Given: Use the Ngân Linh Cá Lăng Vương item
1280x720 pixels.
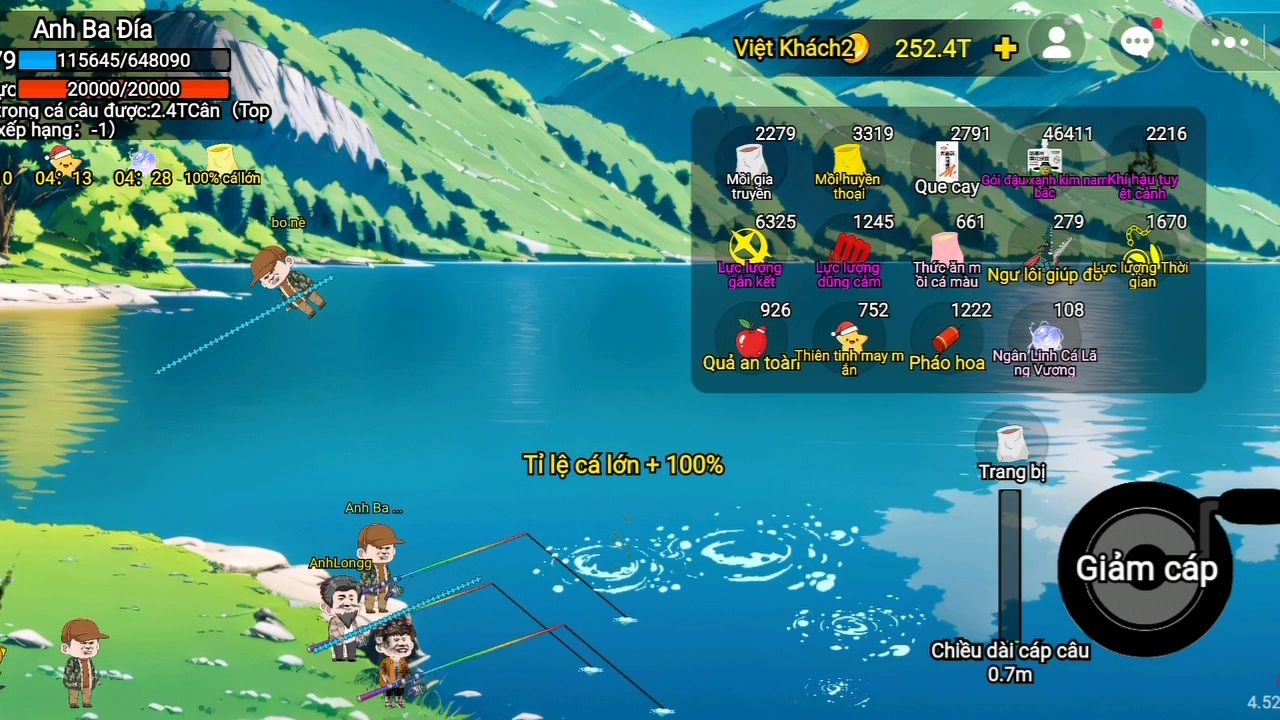Looking at the screenshot, I should tap(1044, 340).
